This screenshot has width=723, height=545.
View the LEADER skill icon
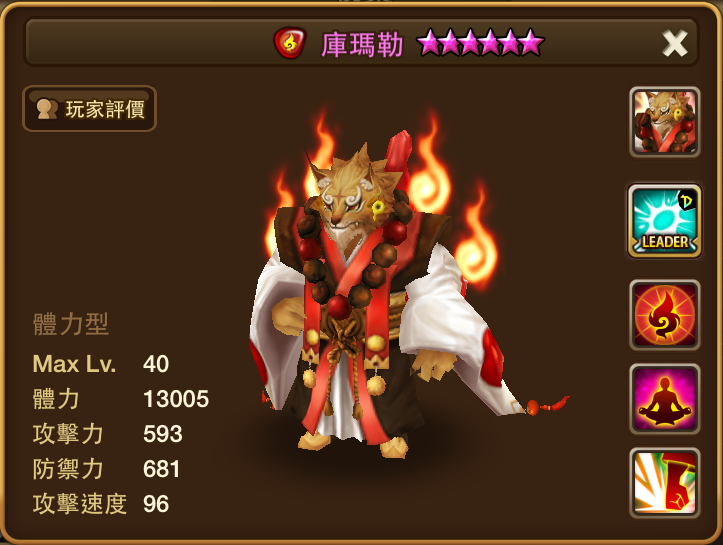coord(664,219)
